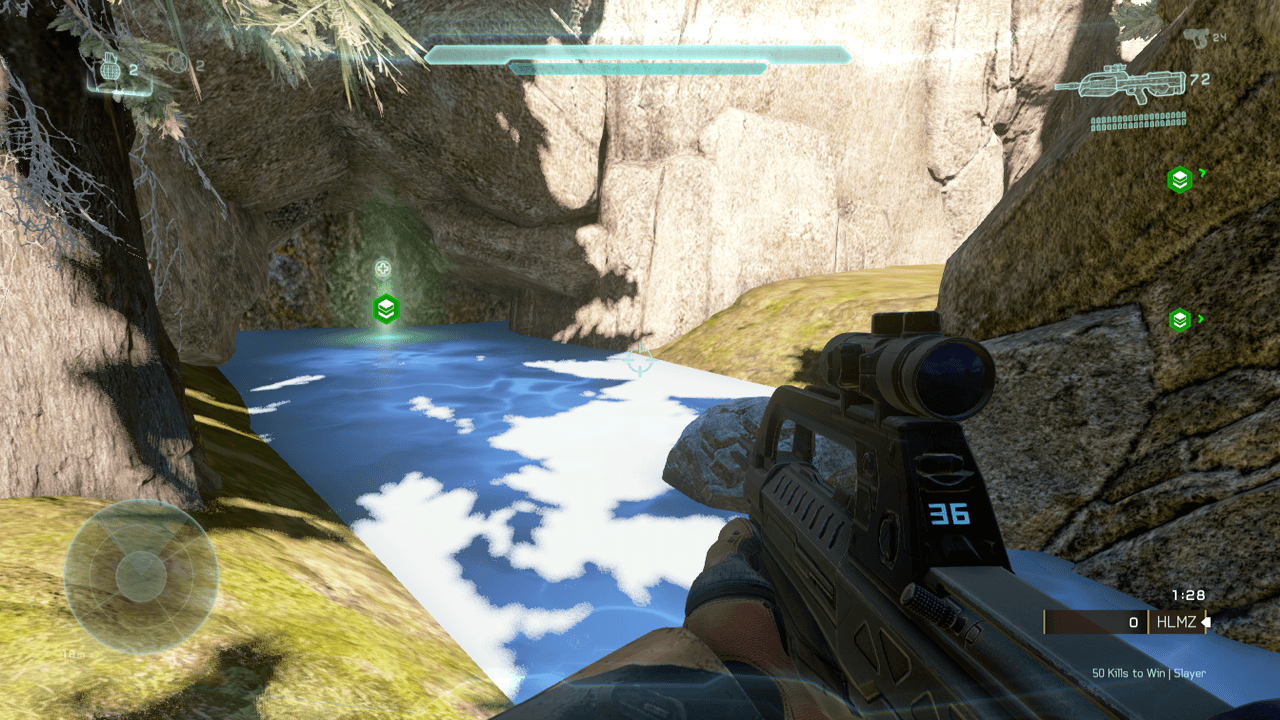Select the battle rifle weapon icon
The width and height of the screenshot is (1280, 720).
(x=1118, y=85)
